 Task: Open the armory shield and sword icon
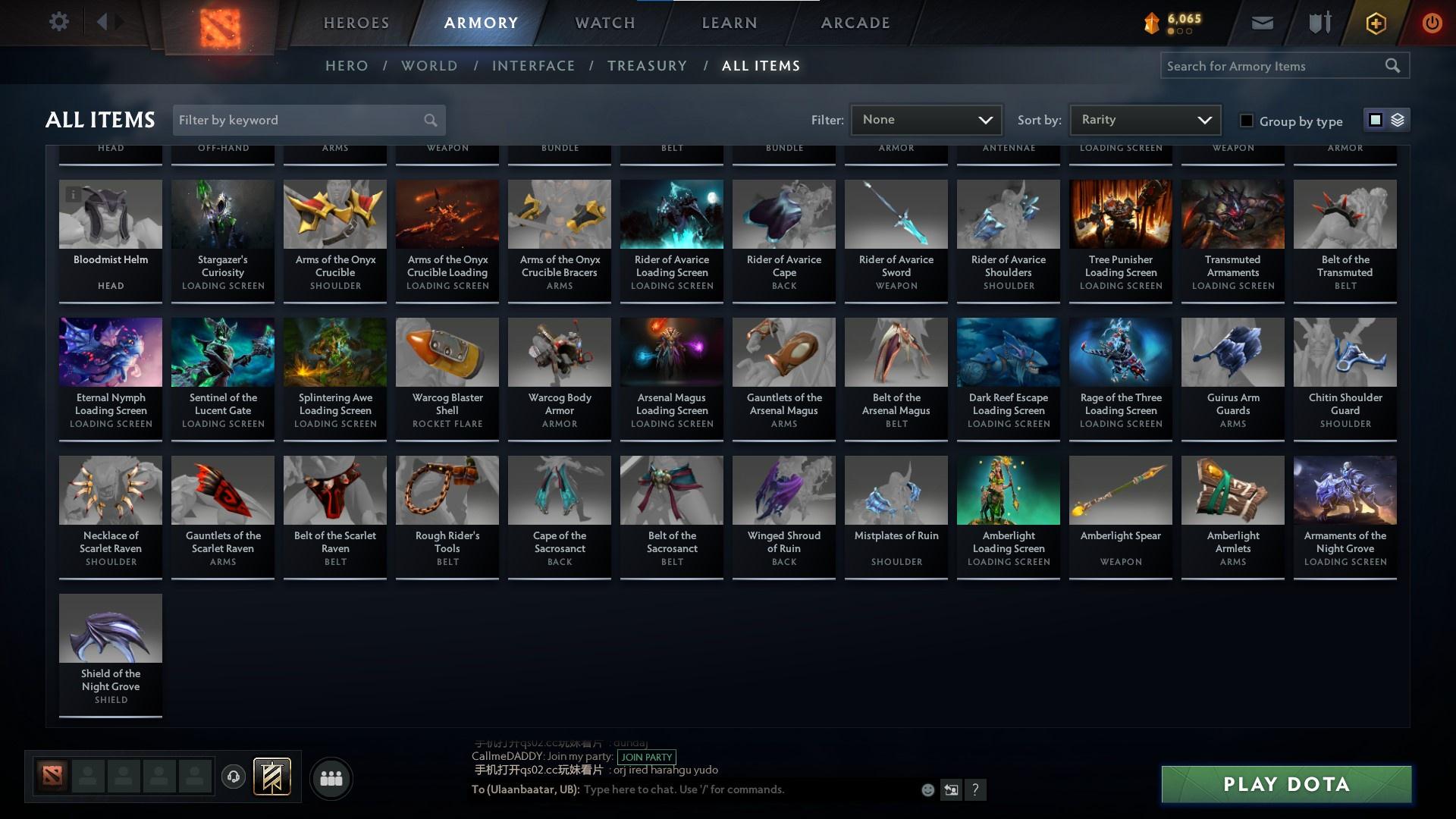click(x=1319, y=22)
